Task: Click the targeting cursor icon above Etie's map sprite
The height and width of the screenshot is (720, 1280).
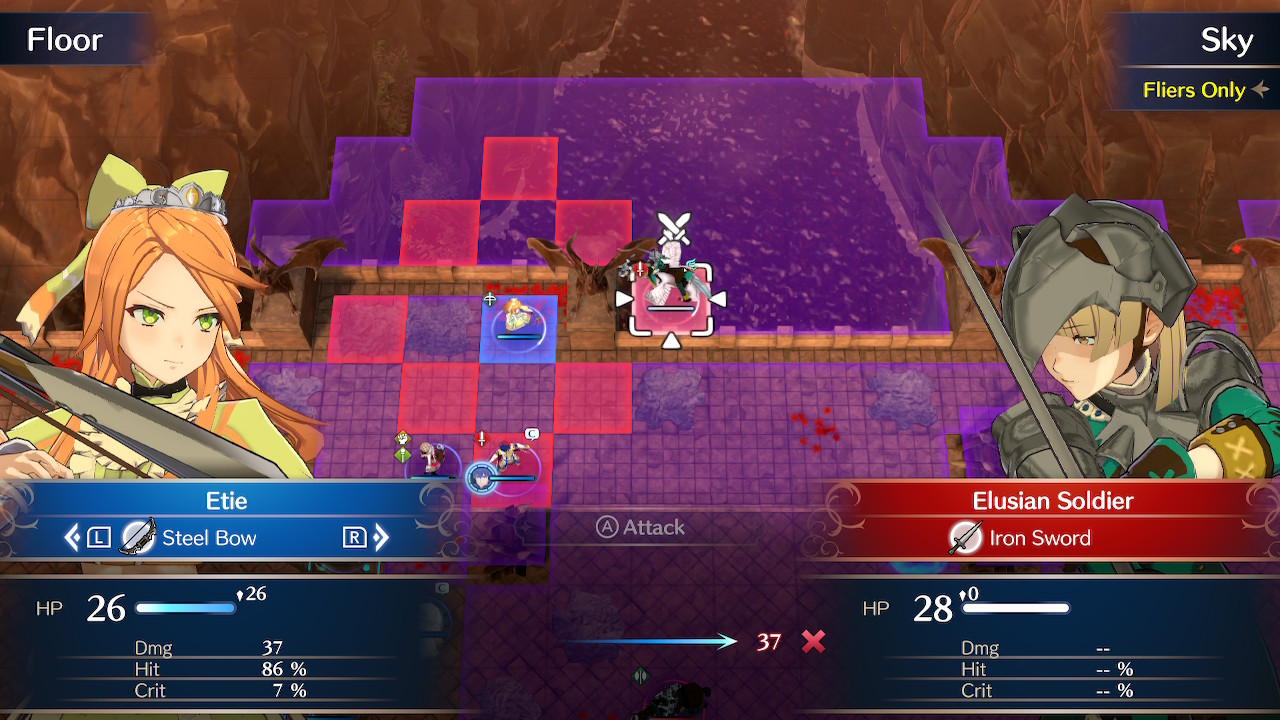Action: (x=491, y=299)
